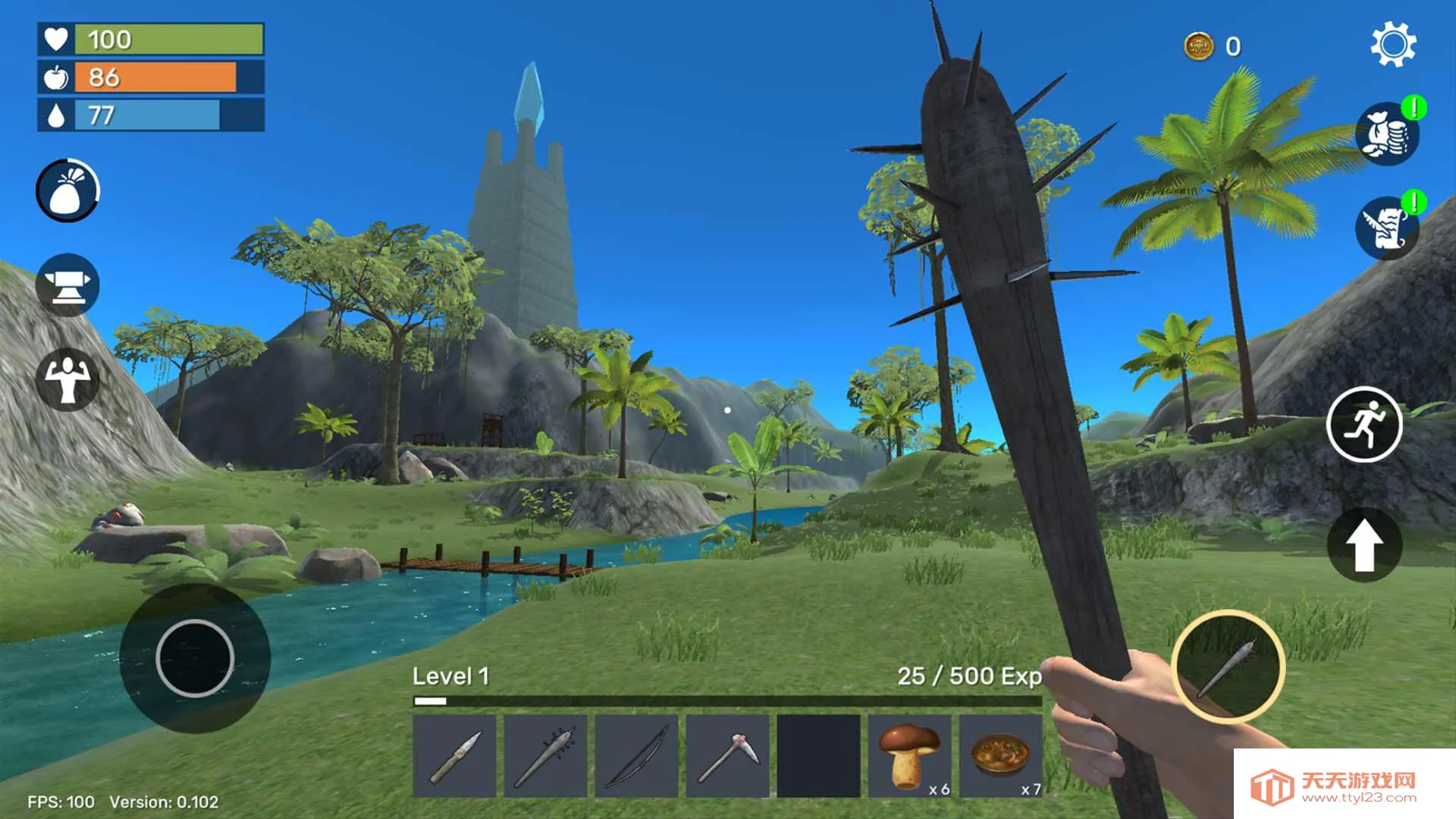The width and height of the screenshot is (1456, 819).
Task: Open the character strength stats screen
Action: (x=67, y=379)
